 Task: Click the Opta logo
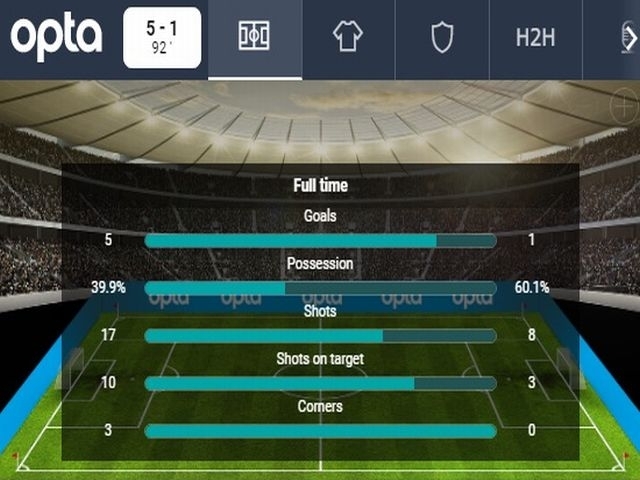(57, 38)
